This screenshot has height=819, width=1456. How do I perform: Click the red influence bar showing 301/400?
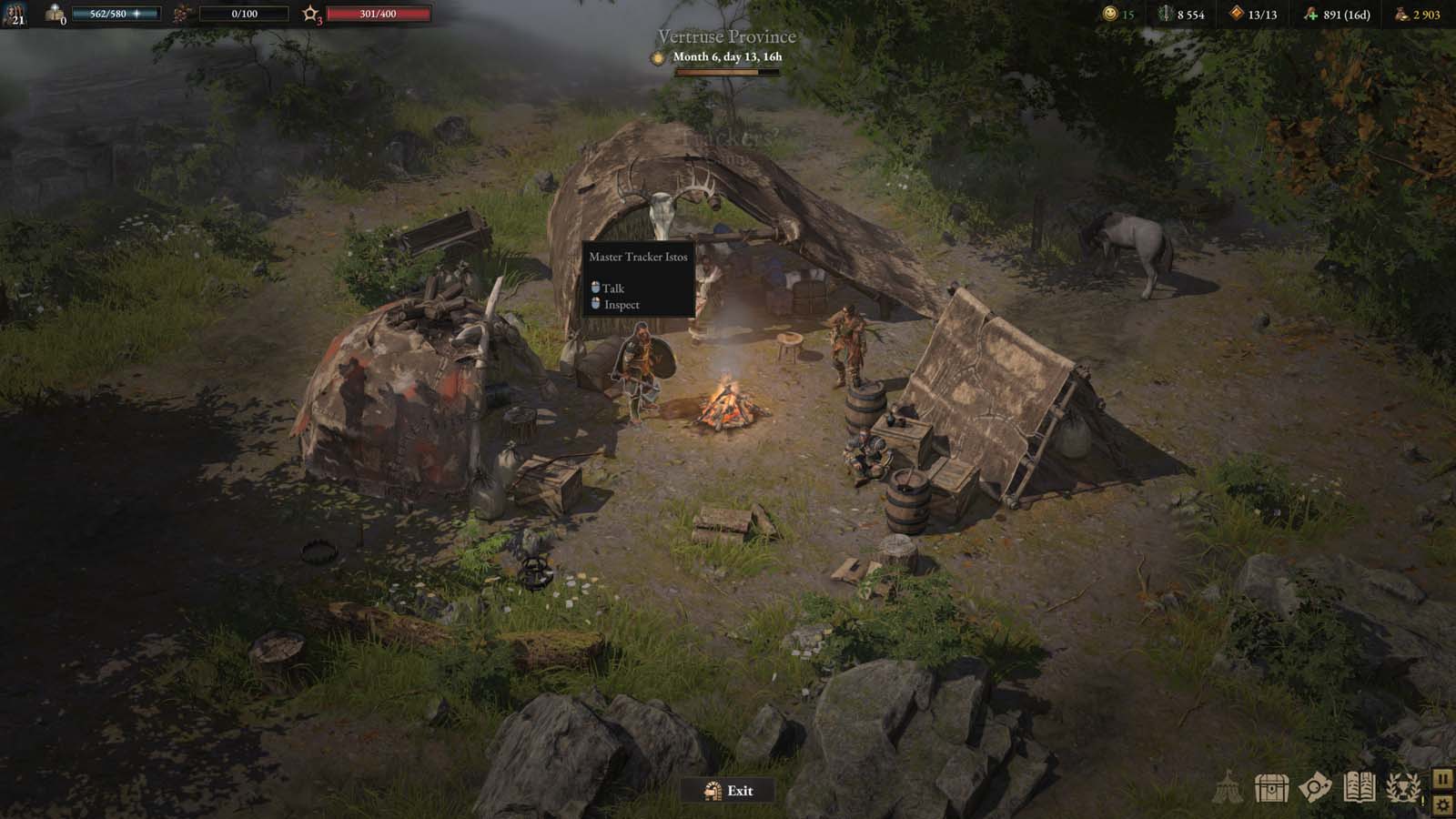coord(378,14)
